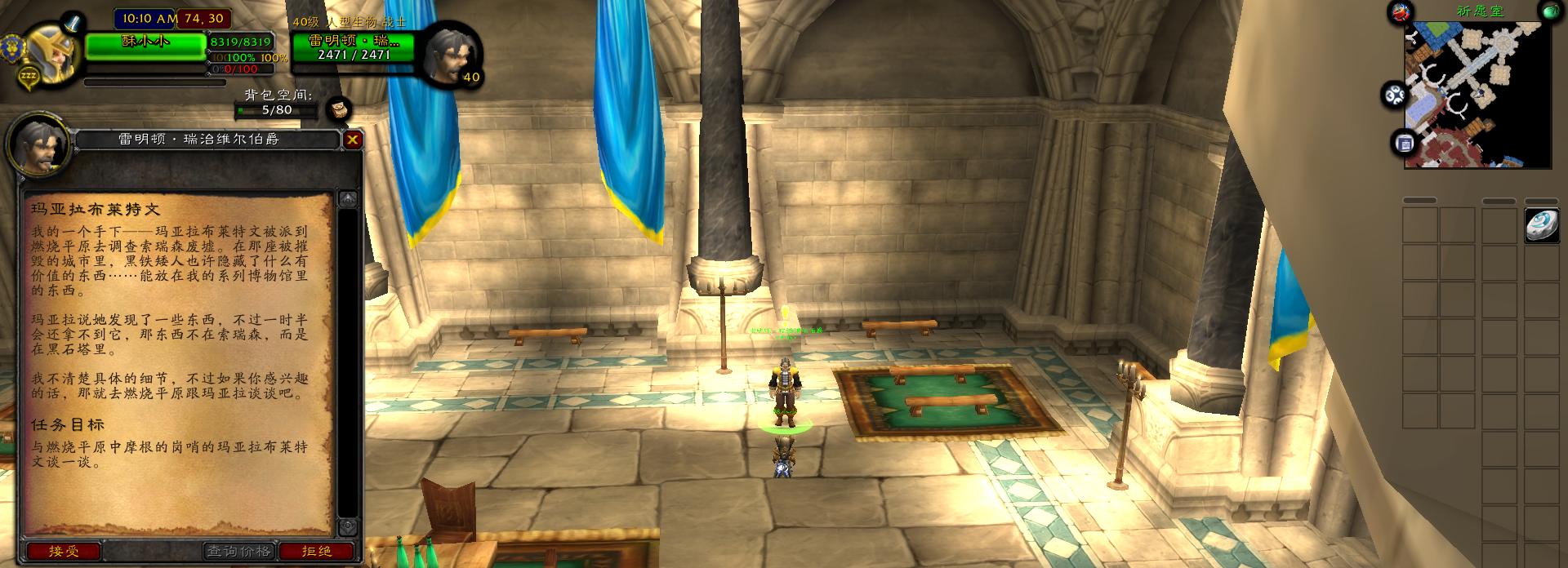Click the green orb icon above the minimap
This screenshot has height=568, width=1568.
[x=1550, y=11]
